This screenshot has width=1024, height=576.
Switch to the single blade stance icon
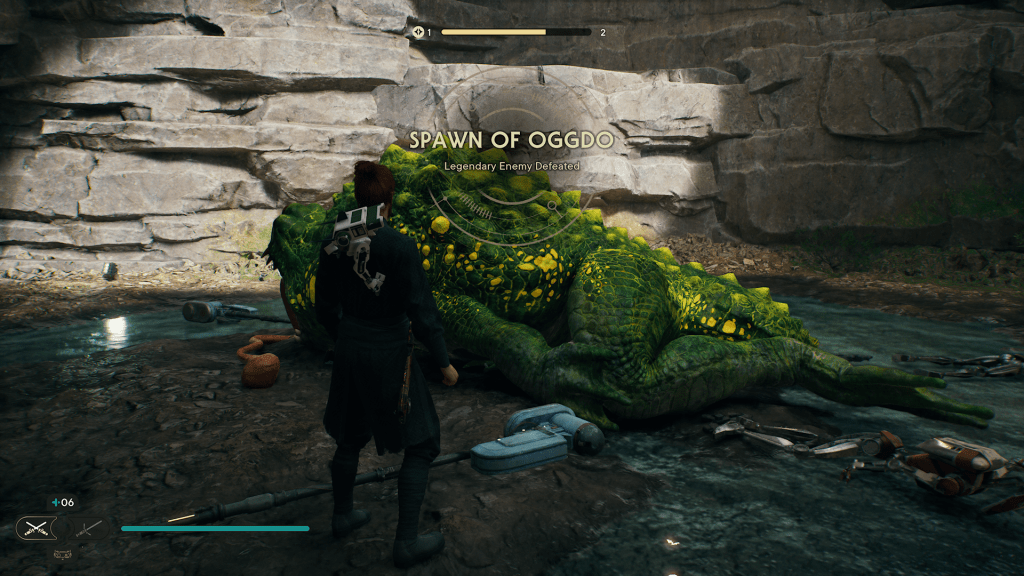point(88,528)
